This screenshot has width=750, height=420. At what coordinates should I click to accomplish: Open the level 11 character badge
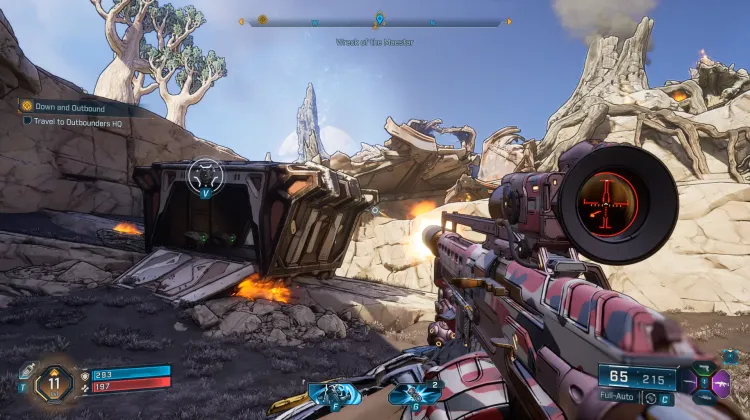53,382
